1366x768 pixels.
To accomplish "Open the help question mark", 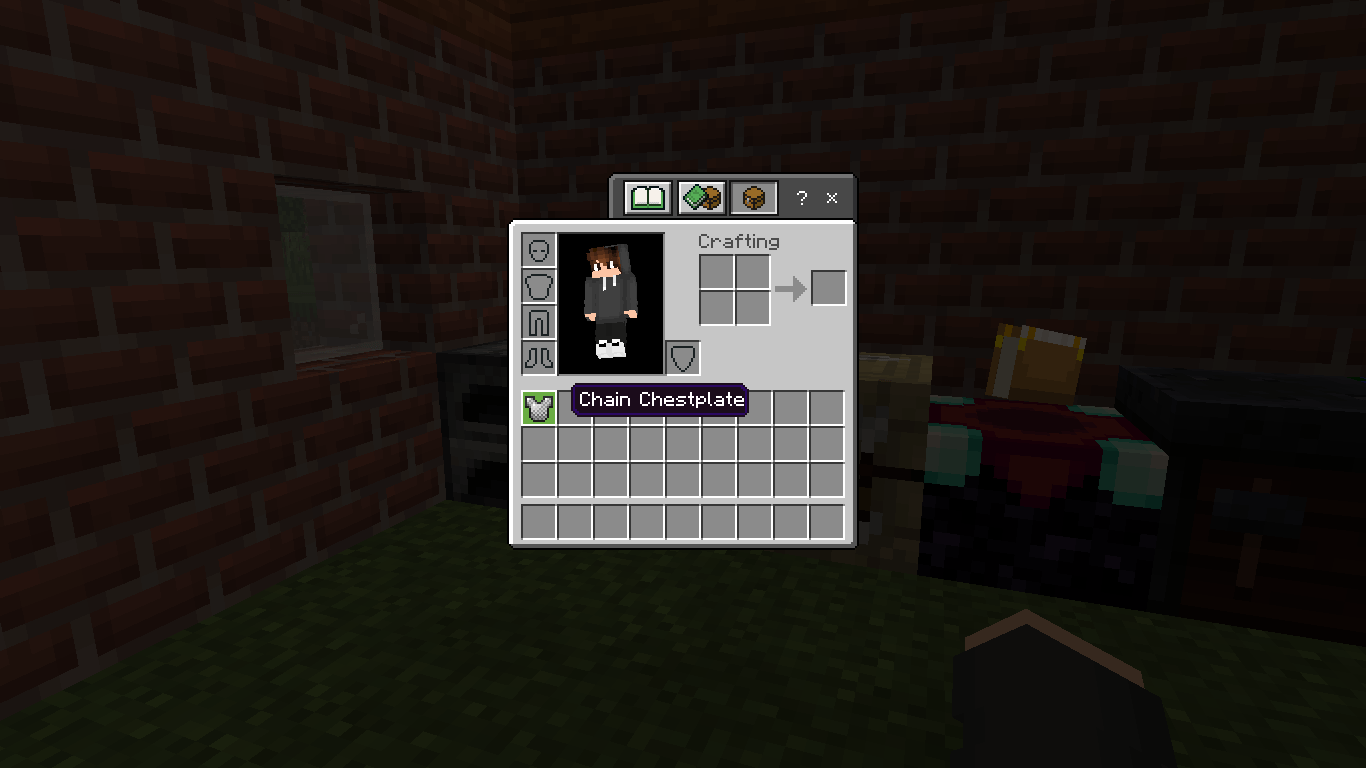I will (800, 198).
